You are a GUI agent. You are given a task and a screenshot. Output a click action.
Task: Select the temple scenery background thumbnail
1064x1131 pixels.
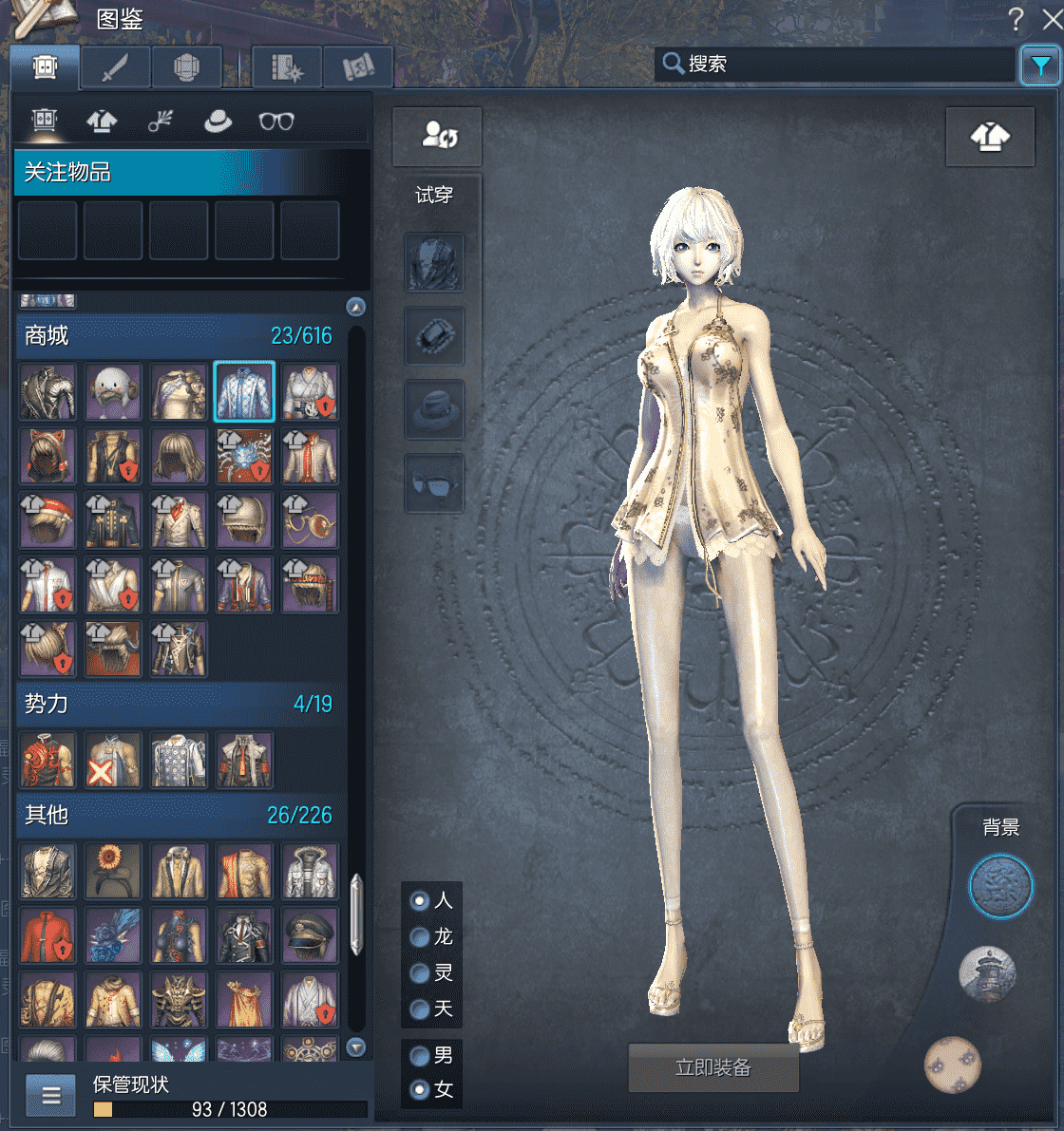click(x=988, y=973)
